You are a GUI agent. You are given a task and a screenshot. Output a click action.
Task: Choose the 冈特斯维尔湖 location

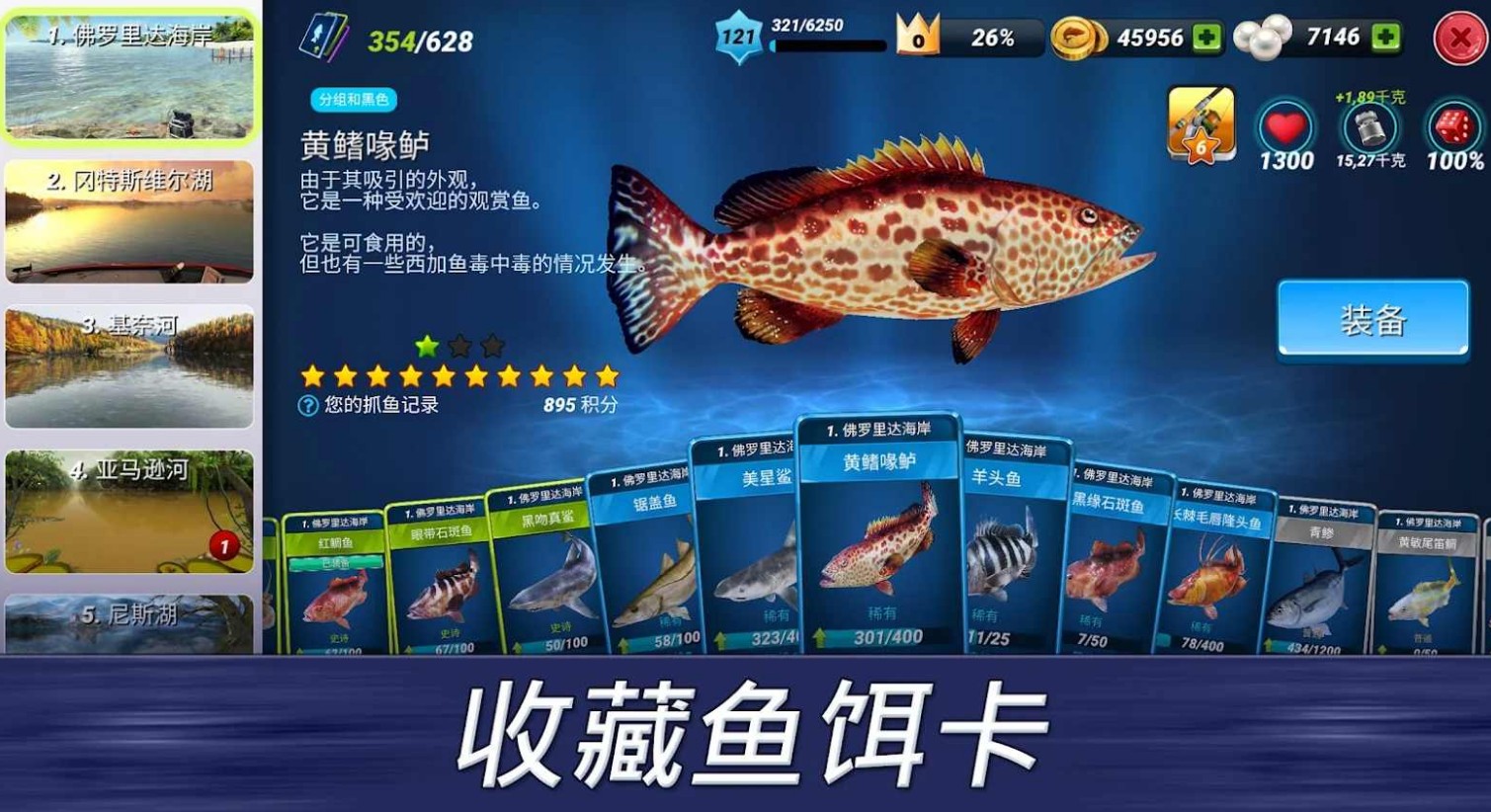(x=129, y=221)
